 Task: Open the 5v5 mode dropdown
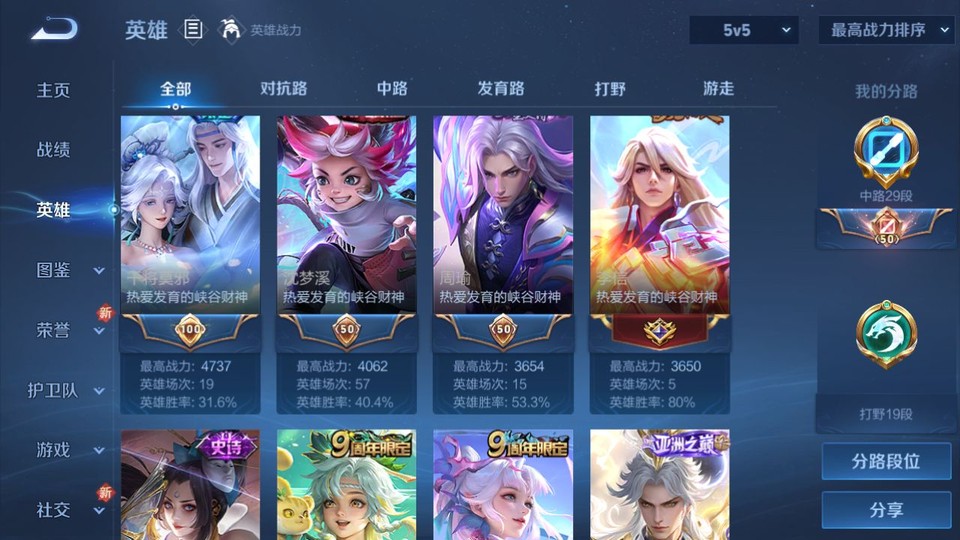(743, 30)
